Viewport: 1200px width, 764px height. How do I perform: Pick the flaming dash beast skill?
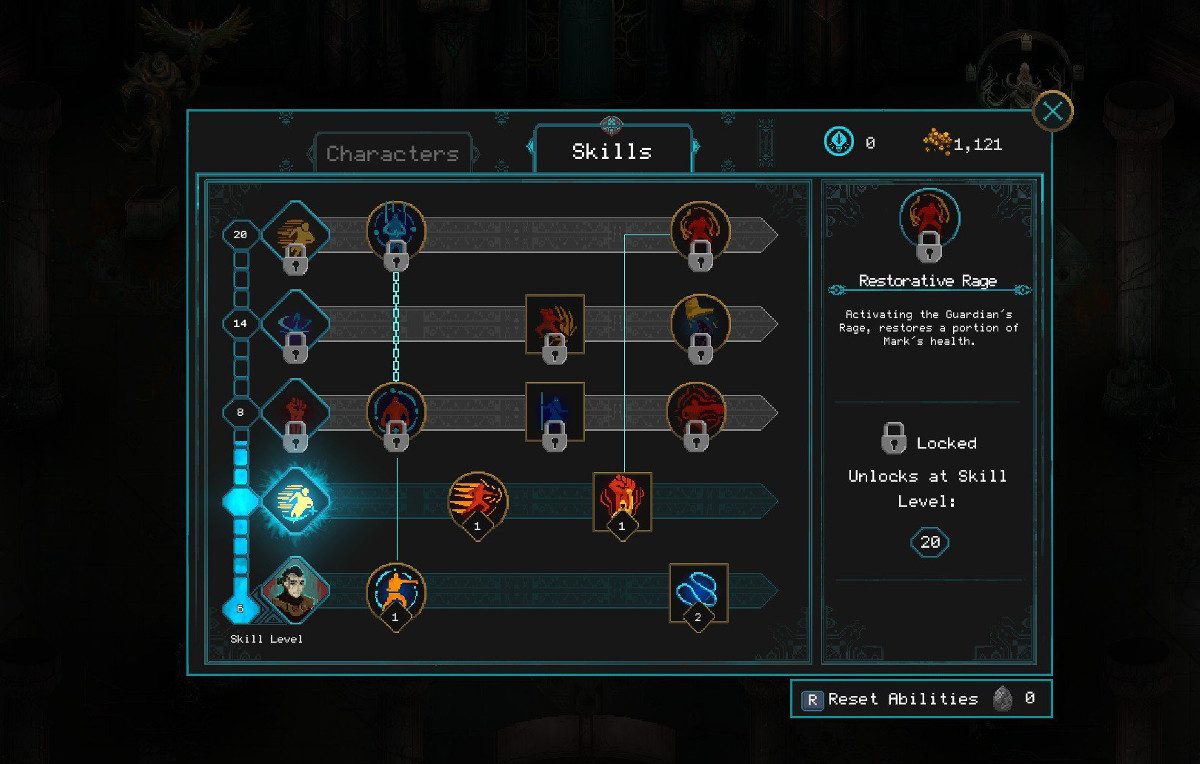click(x=477, y=500)
